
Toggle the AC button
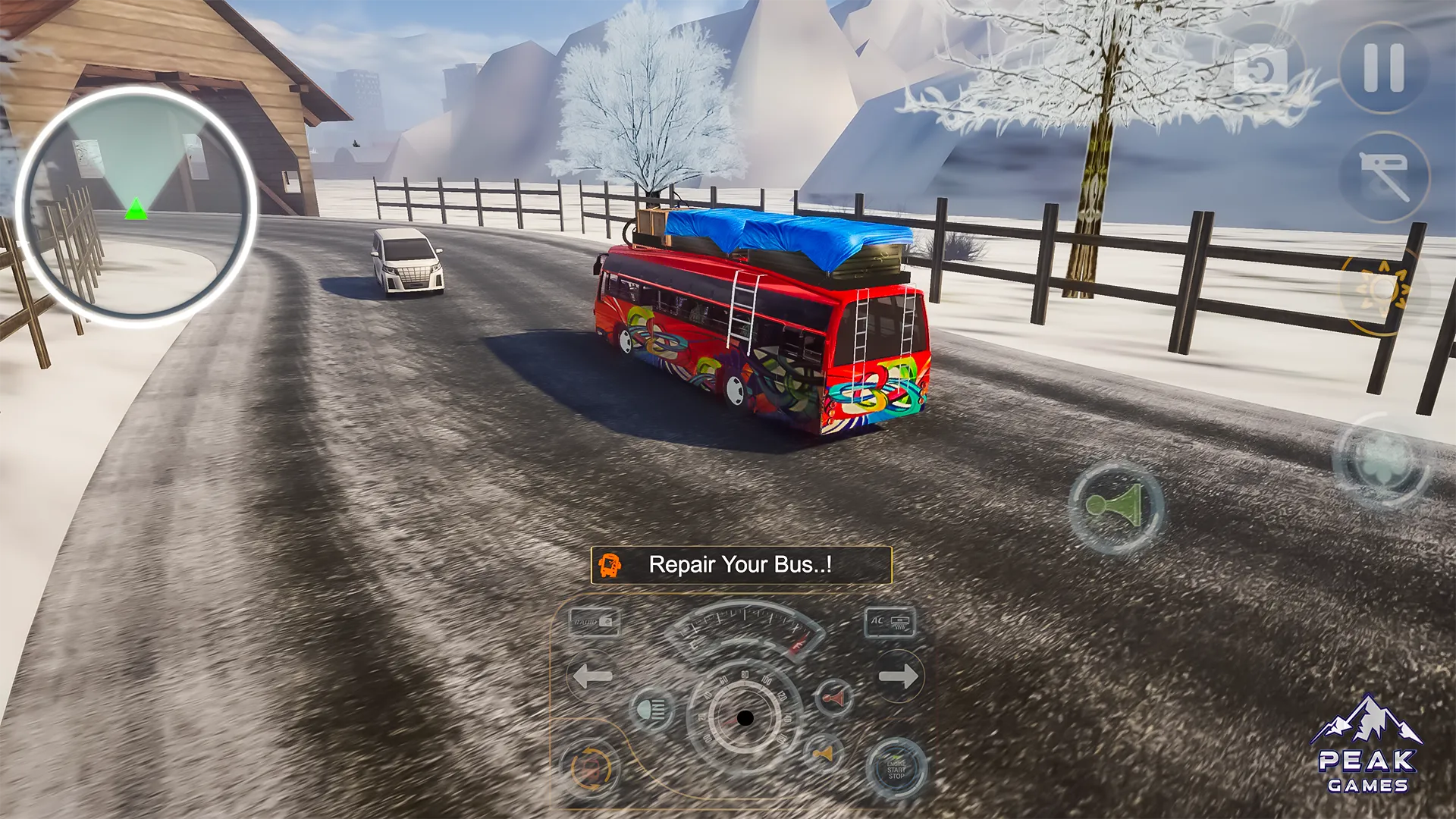[x=890, y=623]
